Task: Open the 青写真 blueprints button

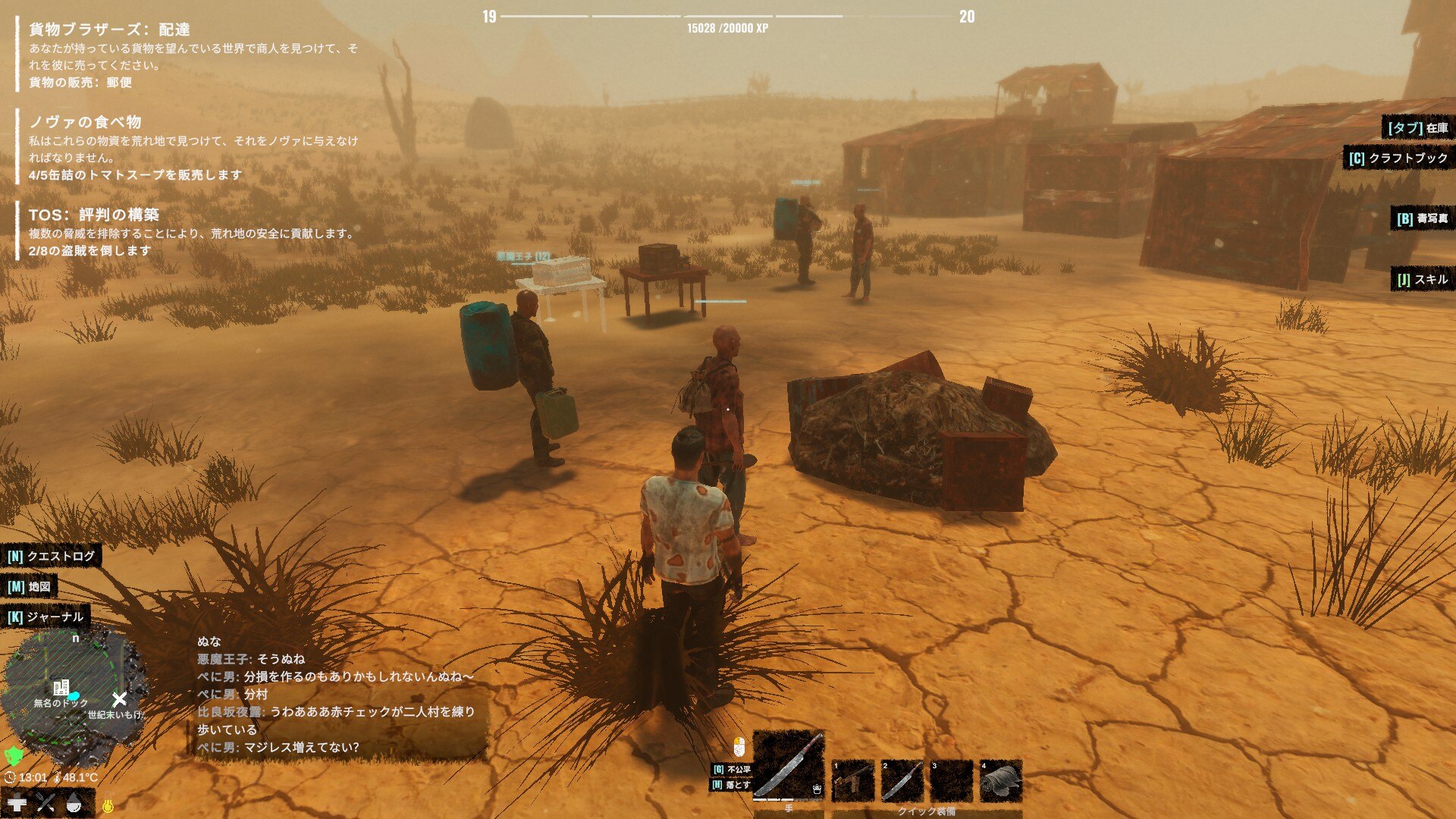Action: point(1422,218)
